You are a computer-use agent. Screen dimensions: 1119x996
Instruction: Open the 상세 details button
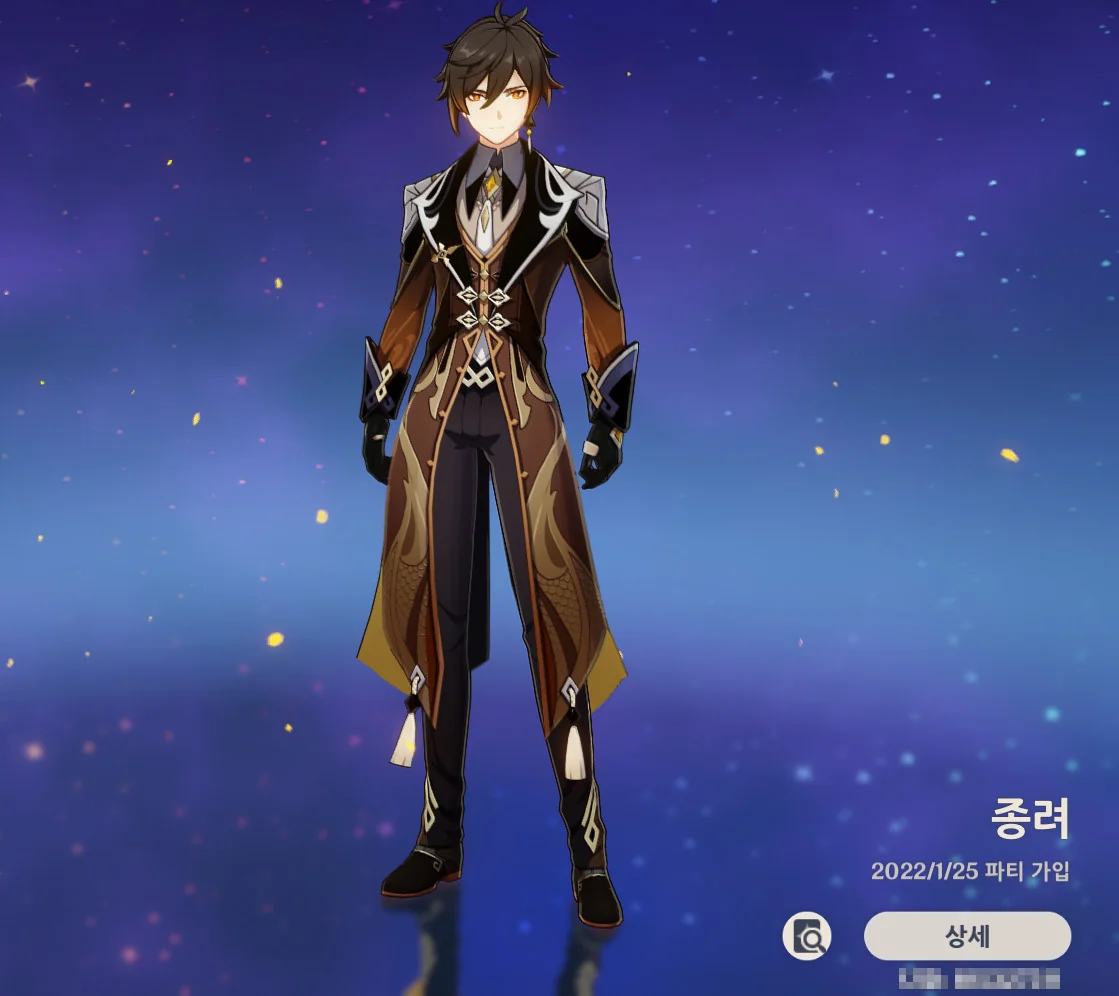point(967,937)
